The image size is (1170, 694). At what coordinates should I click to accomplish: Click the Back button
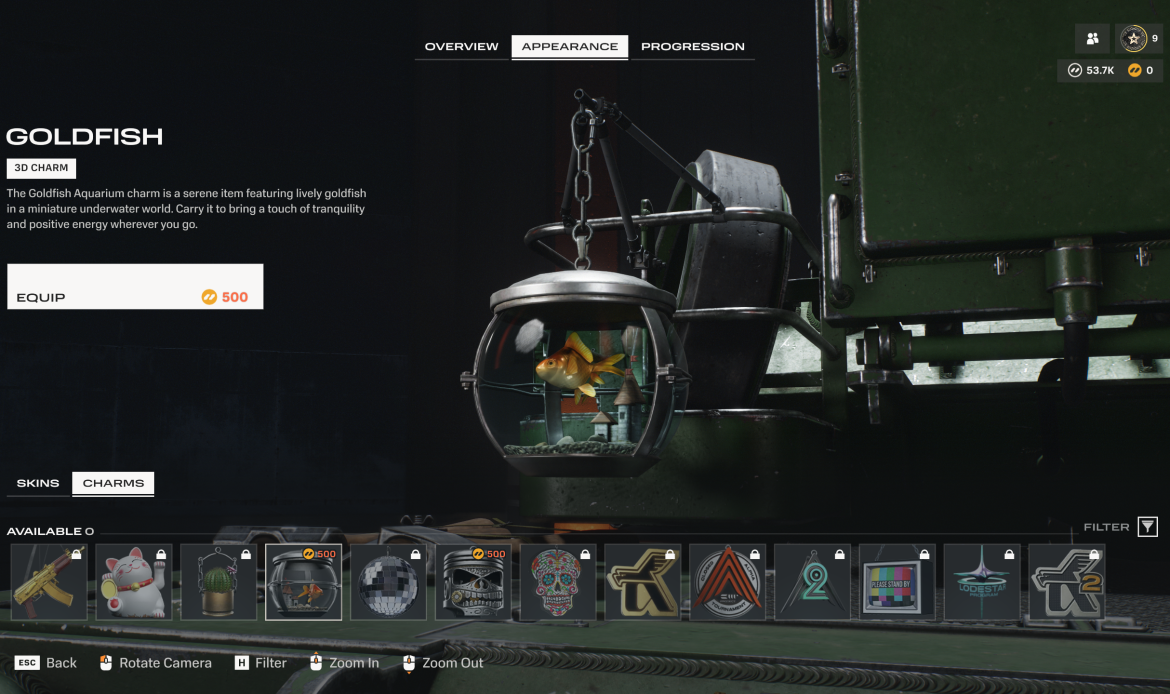tap(46, 663)
